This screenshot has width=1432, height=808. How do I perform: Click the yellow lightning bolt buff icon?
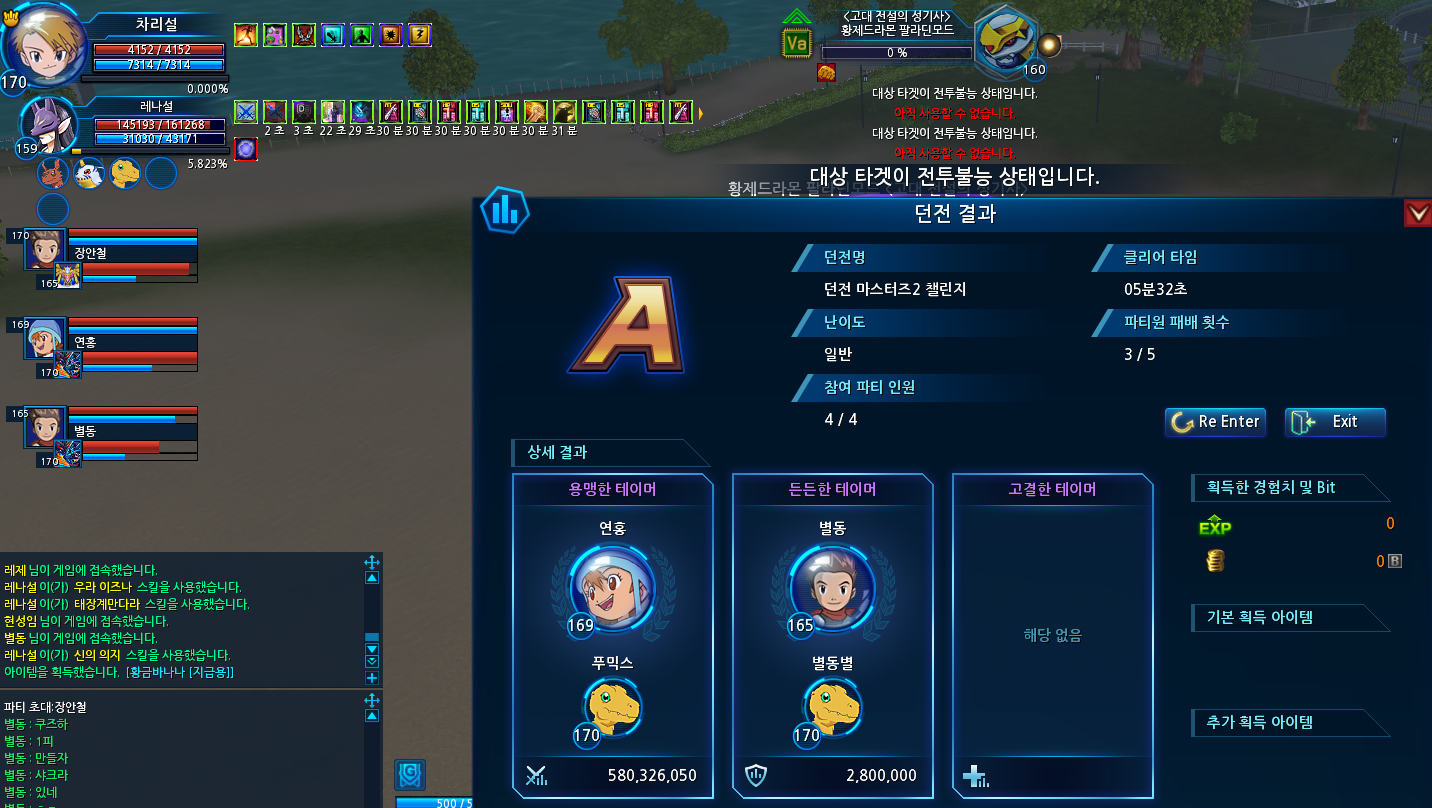pos(420,35)
